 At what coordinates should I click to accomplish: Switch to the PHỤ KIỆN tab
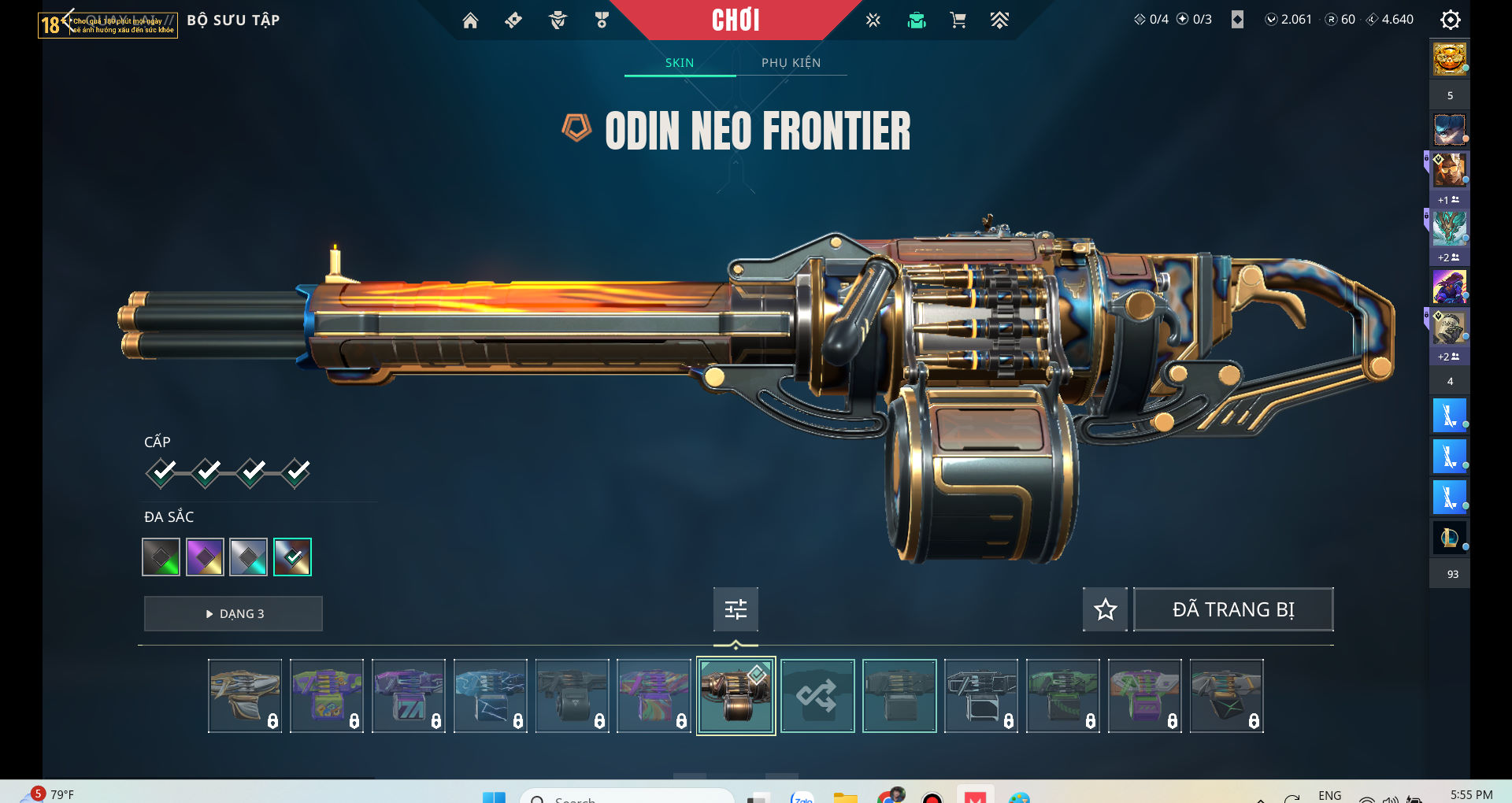coord(791,63)
